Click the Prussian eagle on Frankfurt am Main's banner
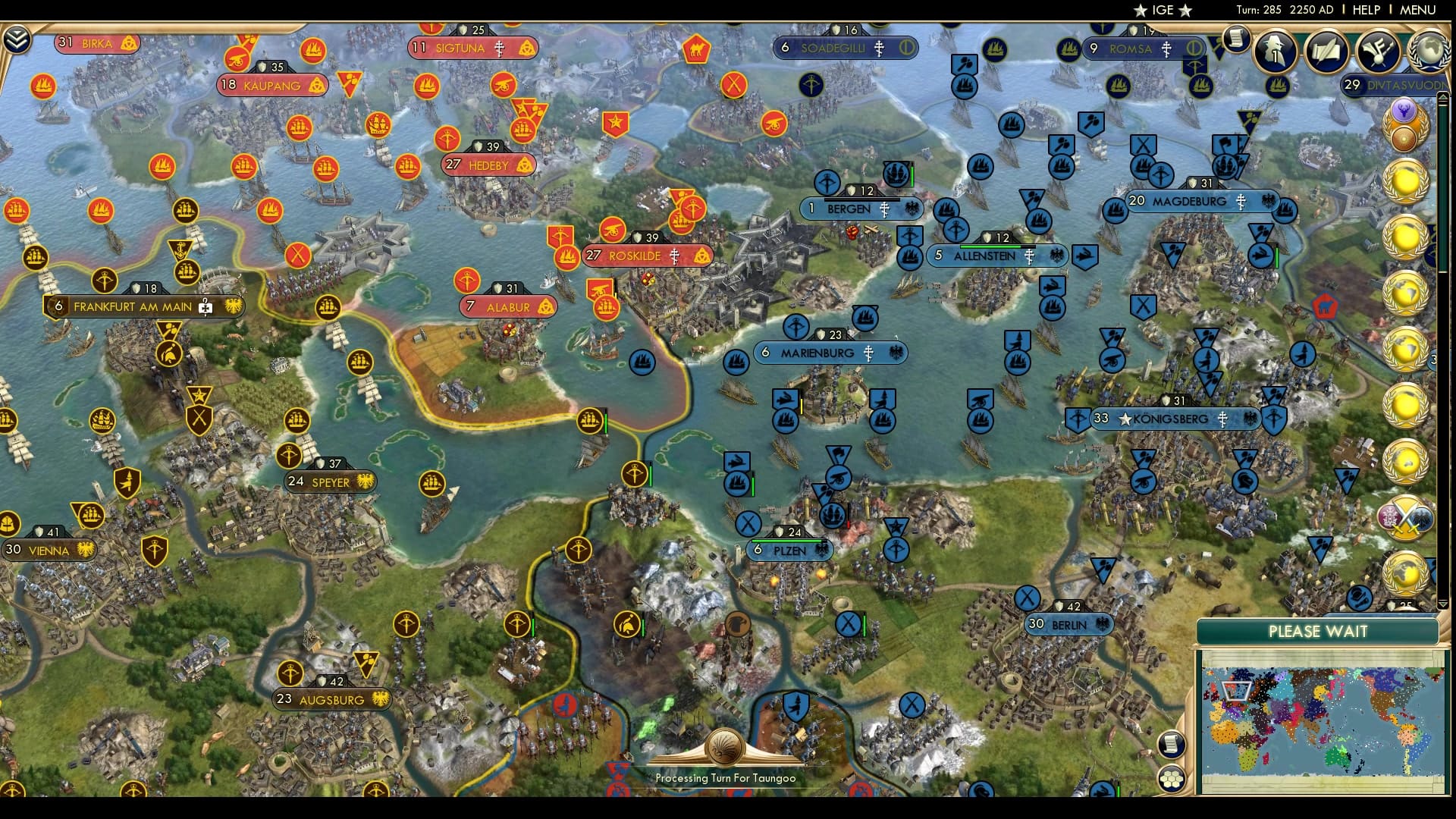The width and height of the screenshot is (1456, 819). tap(232, 306)
